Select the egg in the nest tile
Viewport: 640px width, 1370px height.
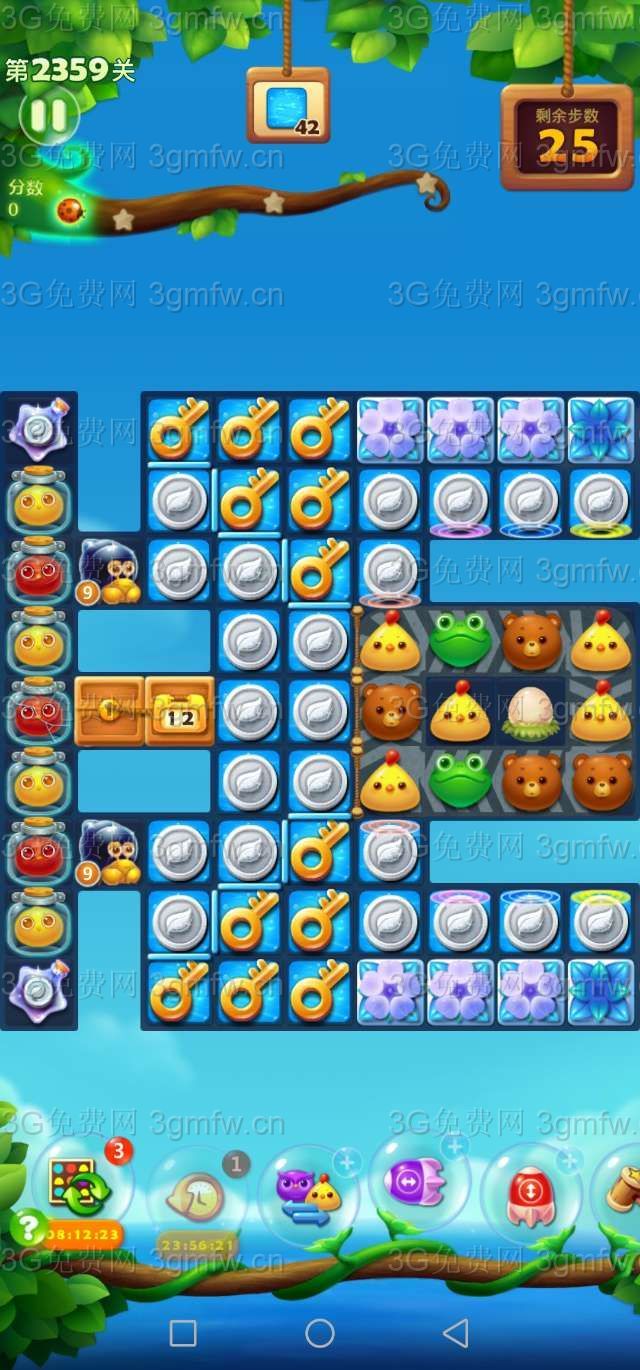coord(530,712)
